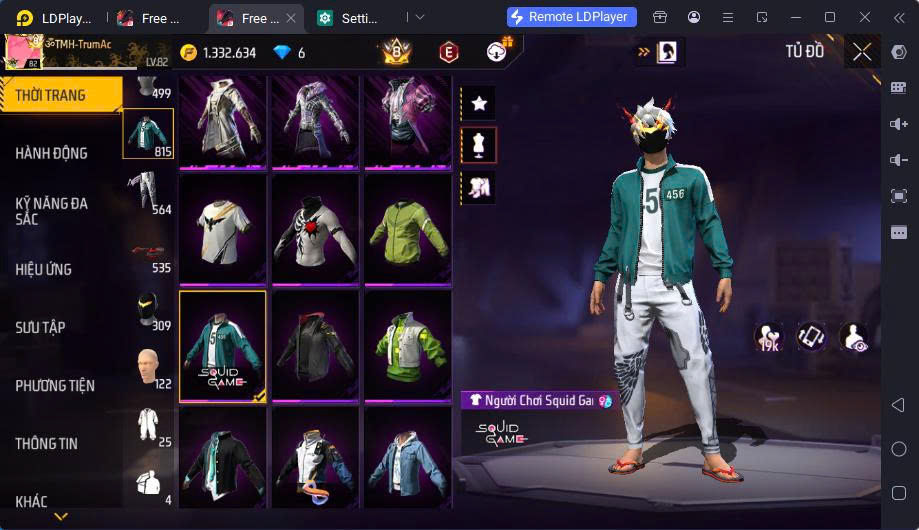The image size is (919, 530).
Task: Select the white spider skeleton top
Action: (315, 229)
